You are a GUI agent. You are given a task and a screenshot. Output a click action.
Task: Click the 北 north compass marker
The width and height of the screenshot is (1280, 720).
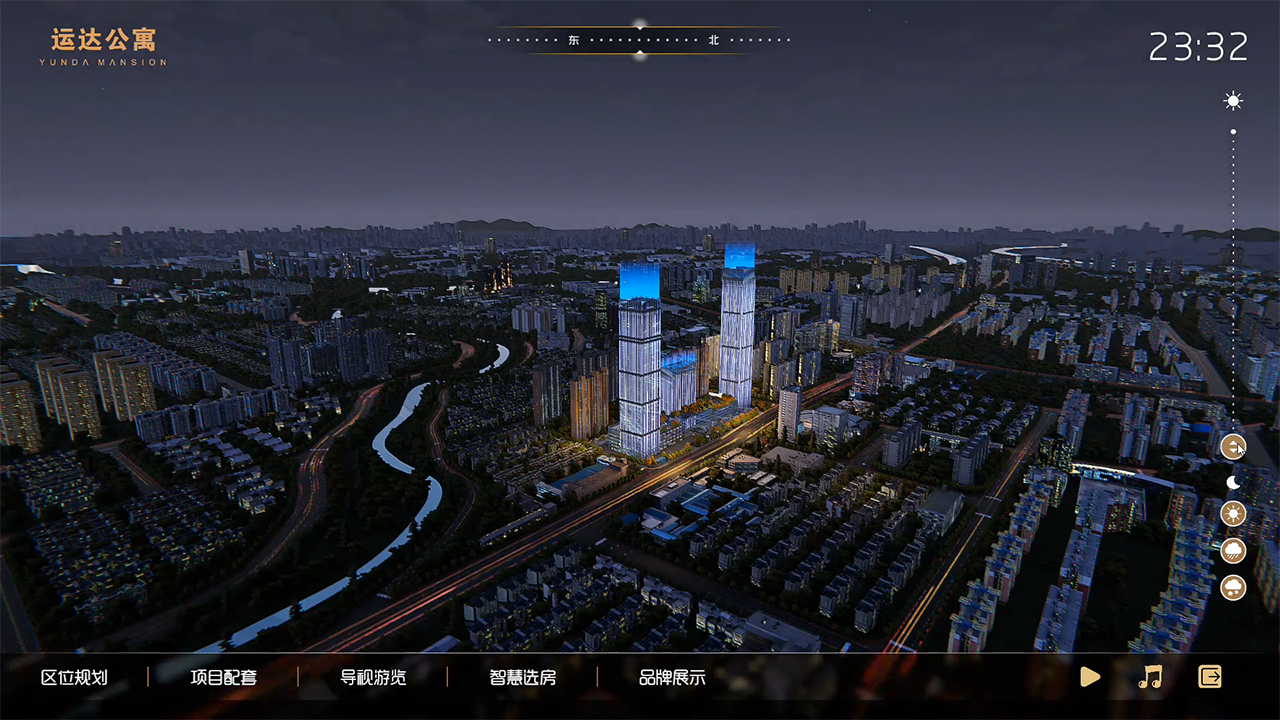tap(714, 41)
